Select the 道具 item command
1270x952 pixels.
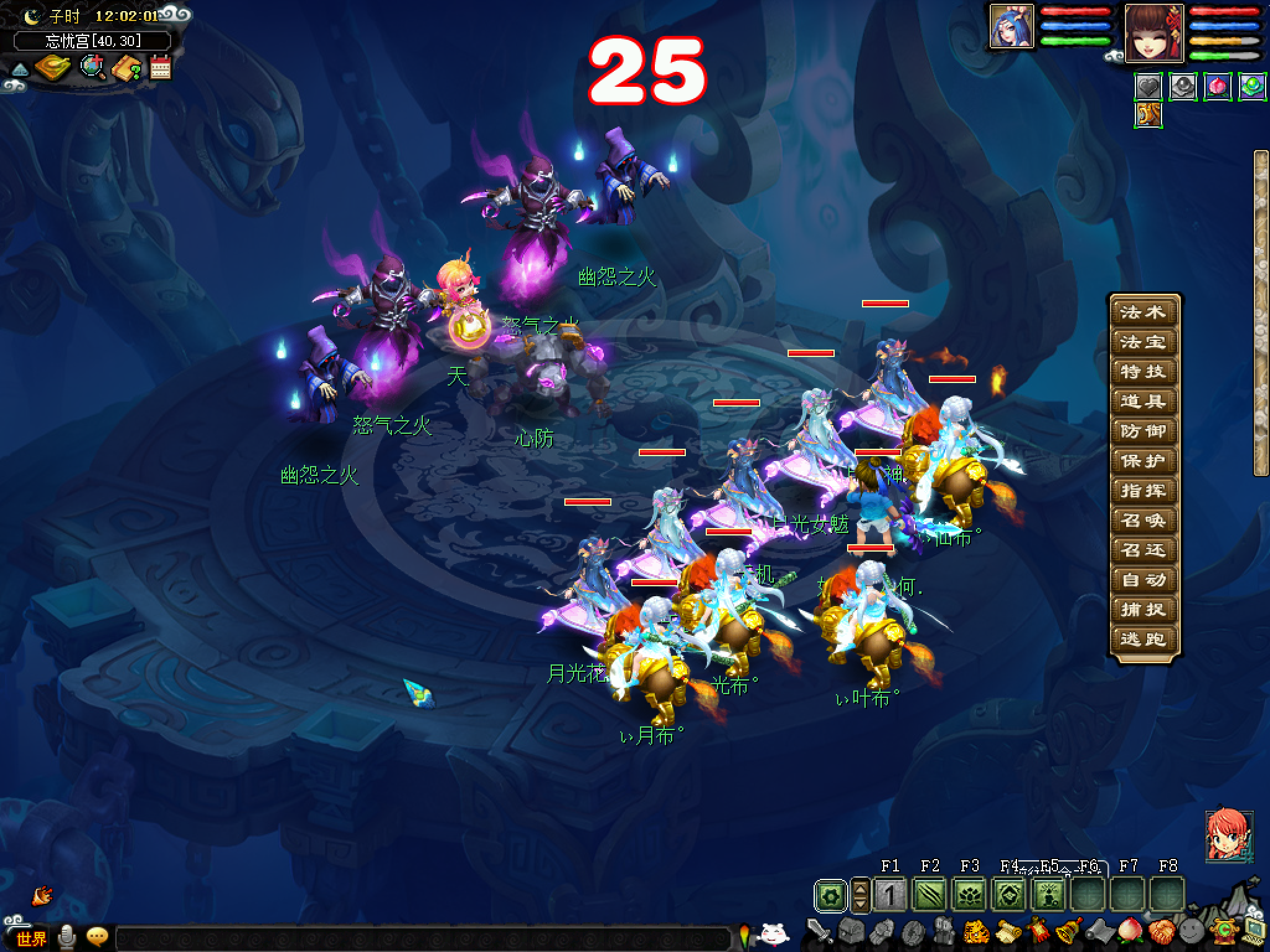1142,402
